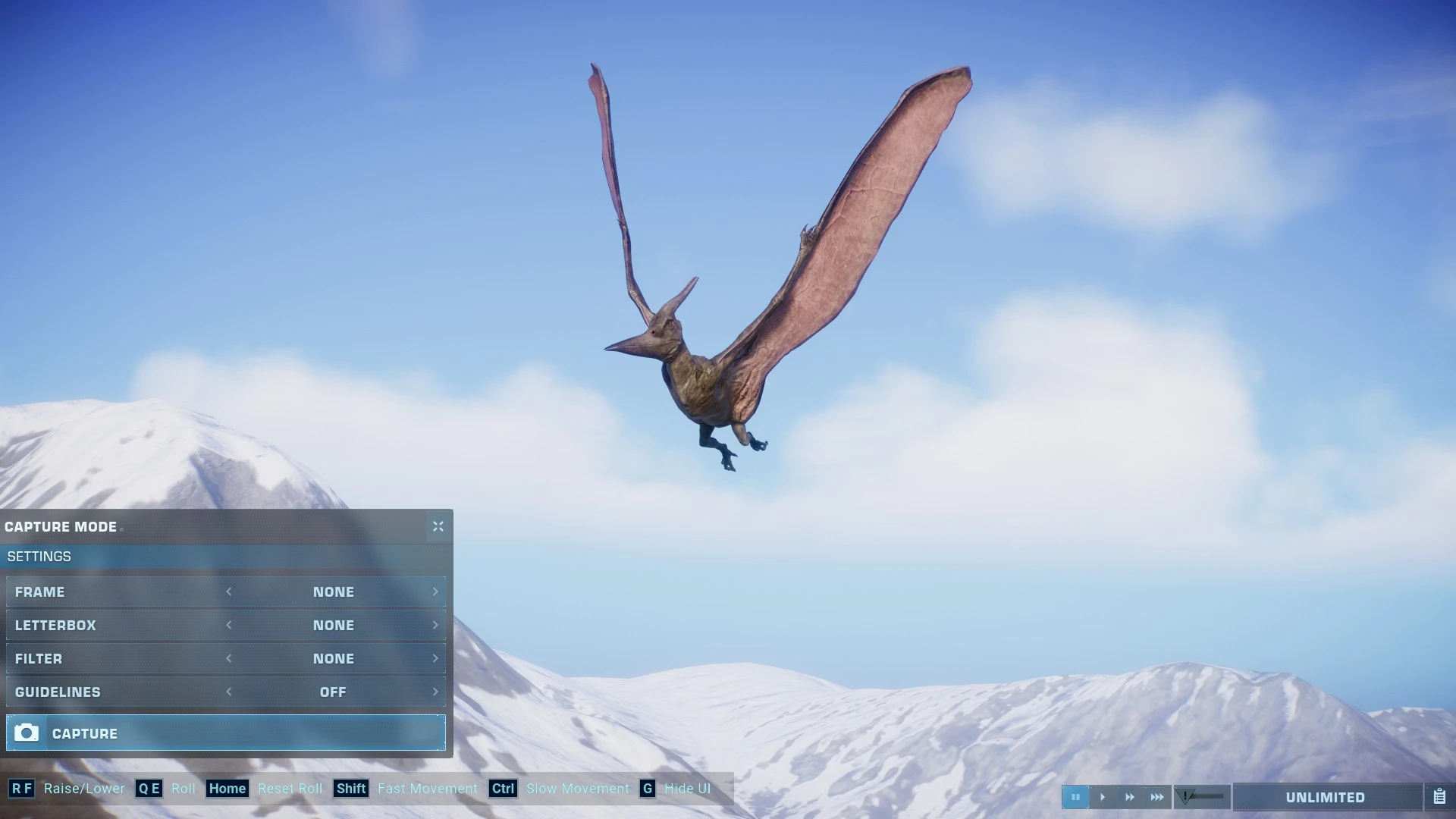Cycle the Frame setting to the next option

point(435,591)
